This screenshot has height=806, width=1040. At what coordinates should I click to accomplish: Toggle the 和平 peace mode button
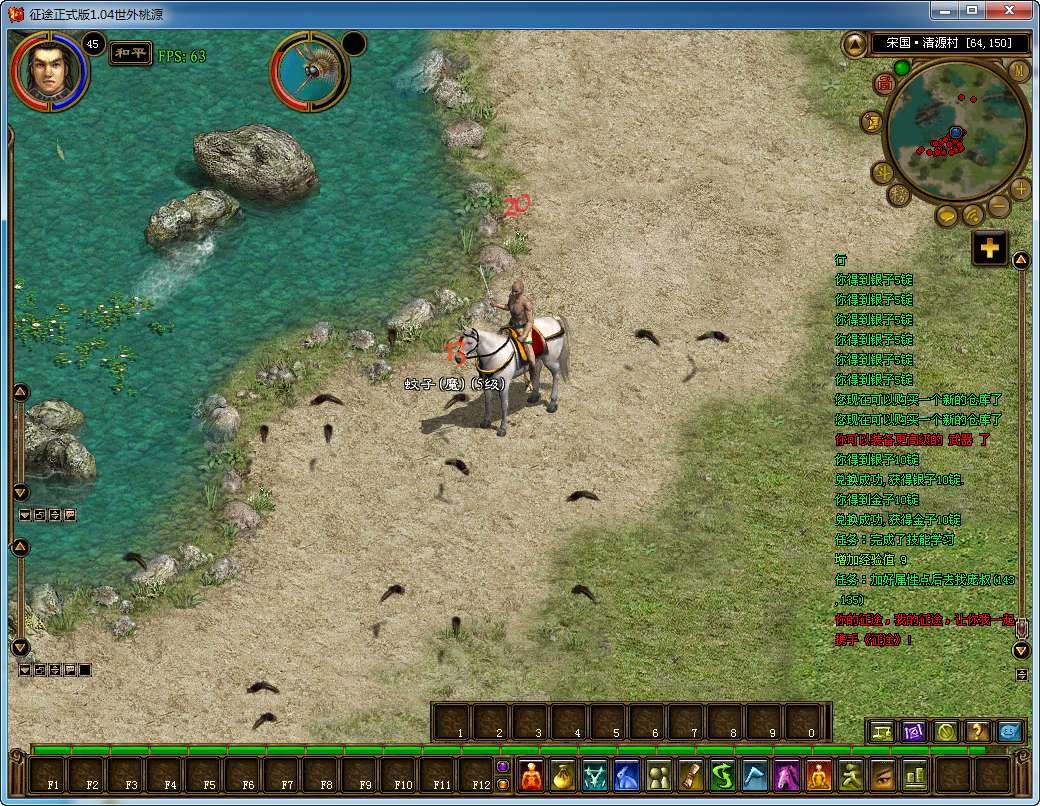point(131,54)
